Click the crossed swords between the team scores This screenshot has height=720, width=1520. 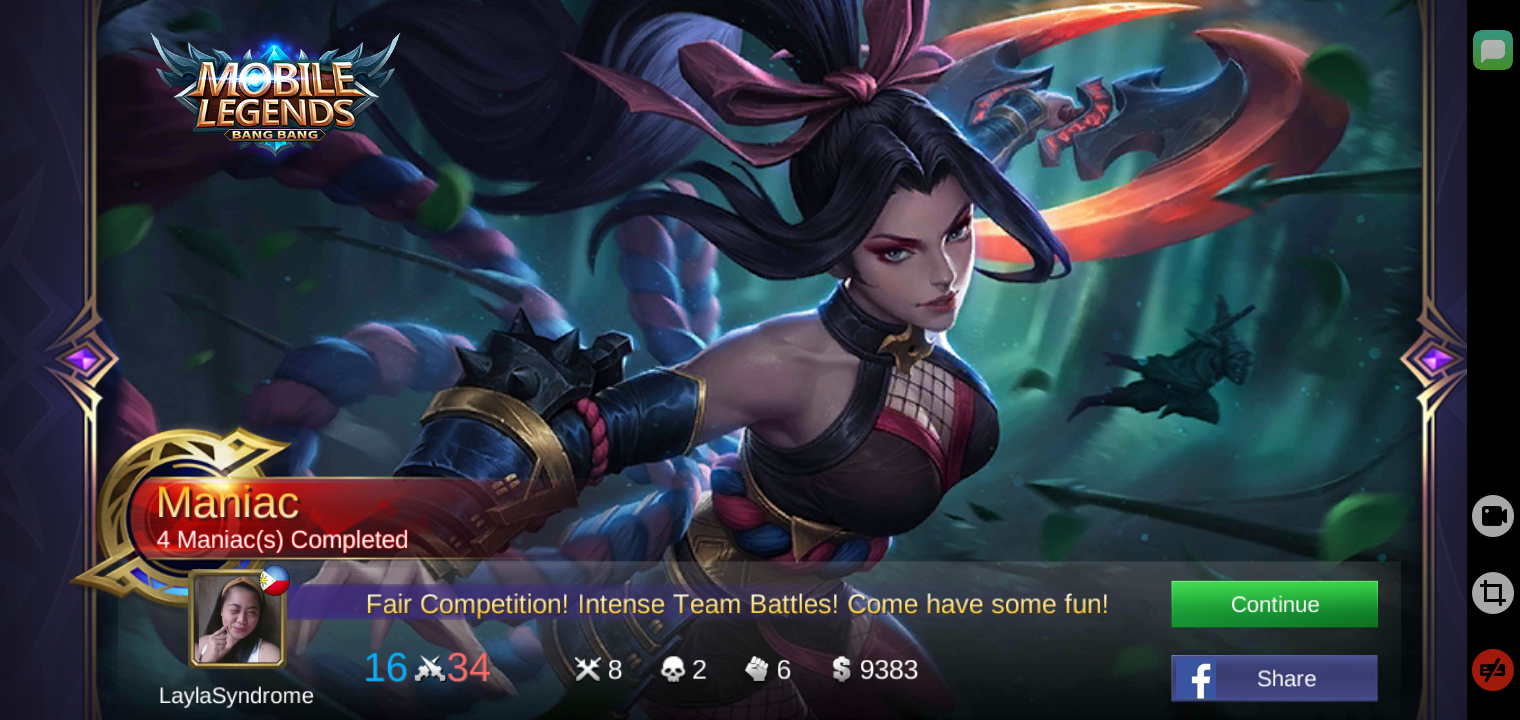[x=432, y=670]
